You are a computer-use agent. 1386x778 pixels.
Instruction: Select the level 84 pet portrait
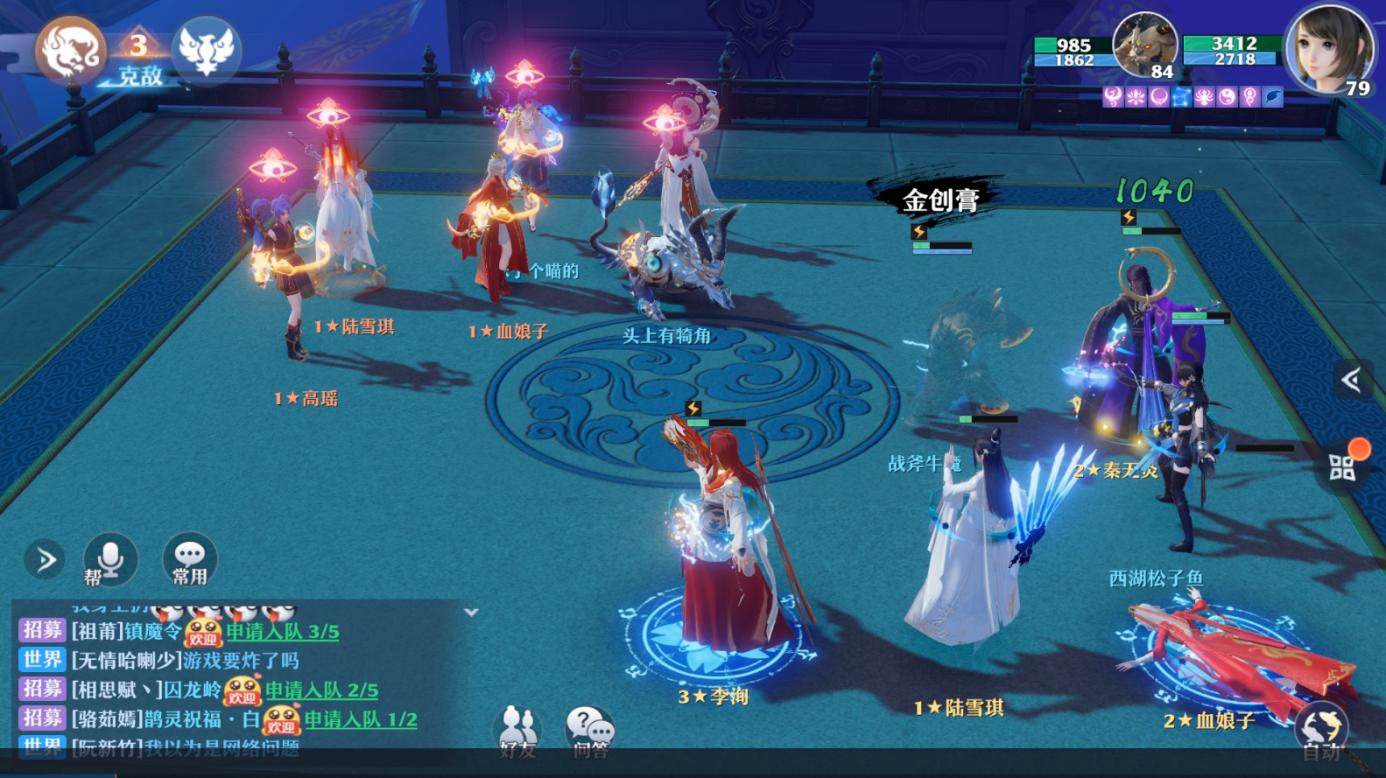(x=1144, y=45)
